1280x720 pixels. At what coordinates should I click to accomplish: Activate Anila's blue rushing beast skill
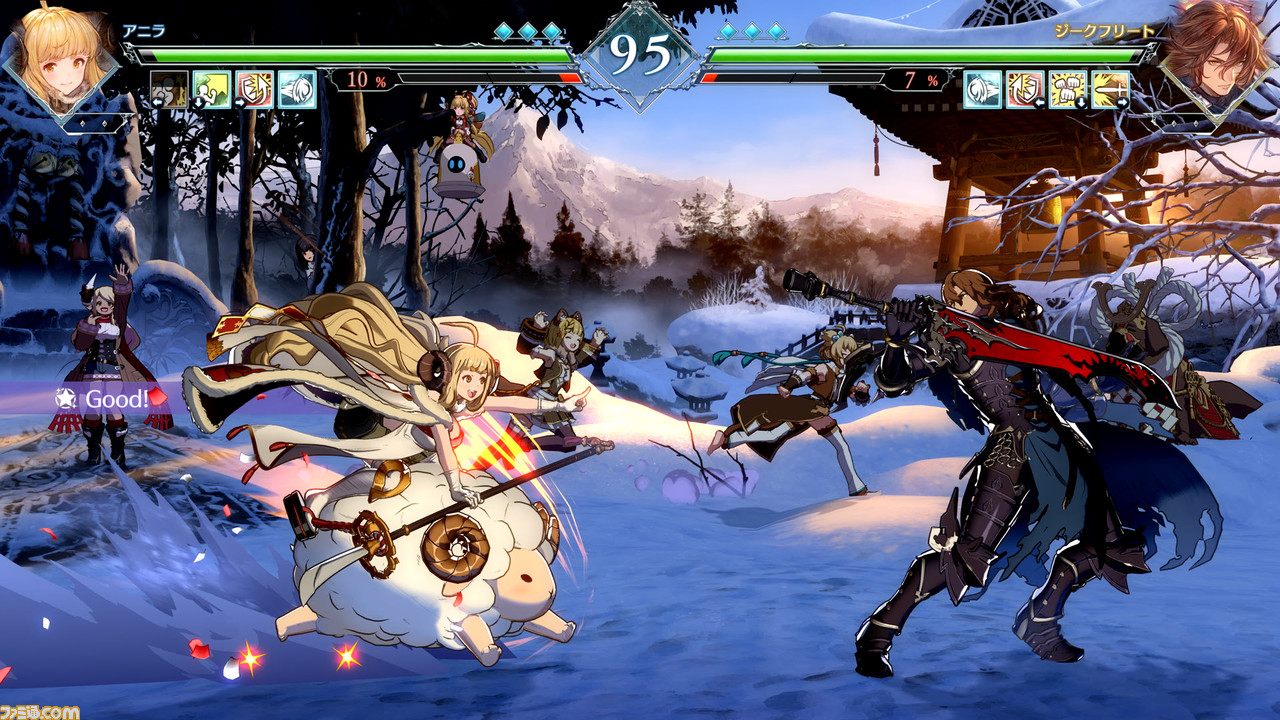297,90
